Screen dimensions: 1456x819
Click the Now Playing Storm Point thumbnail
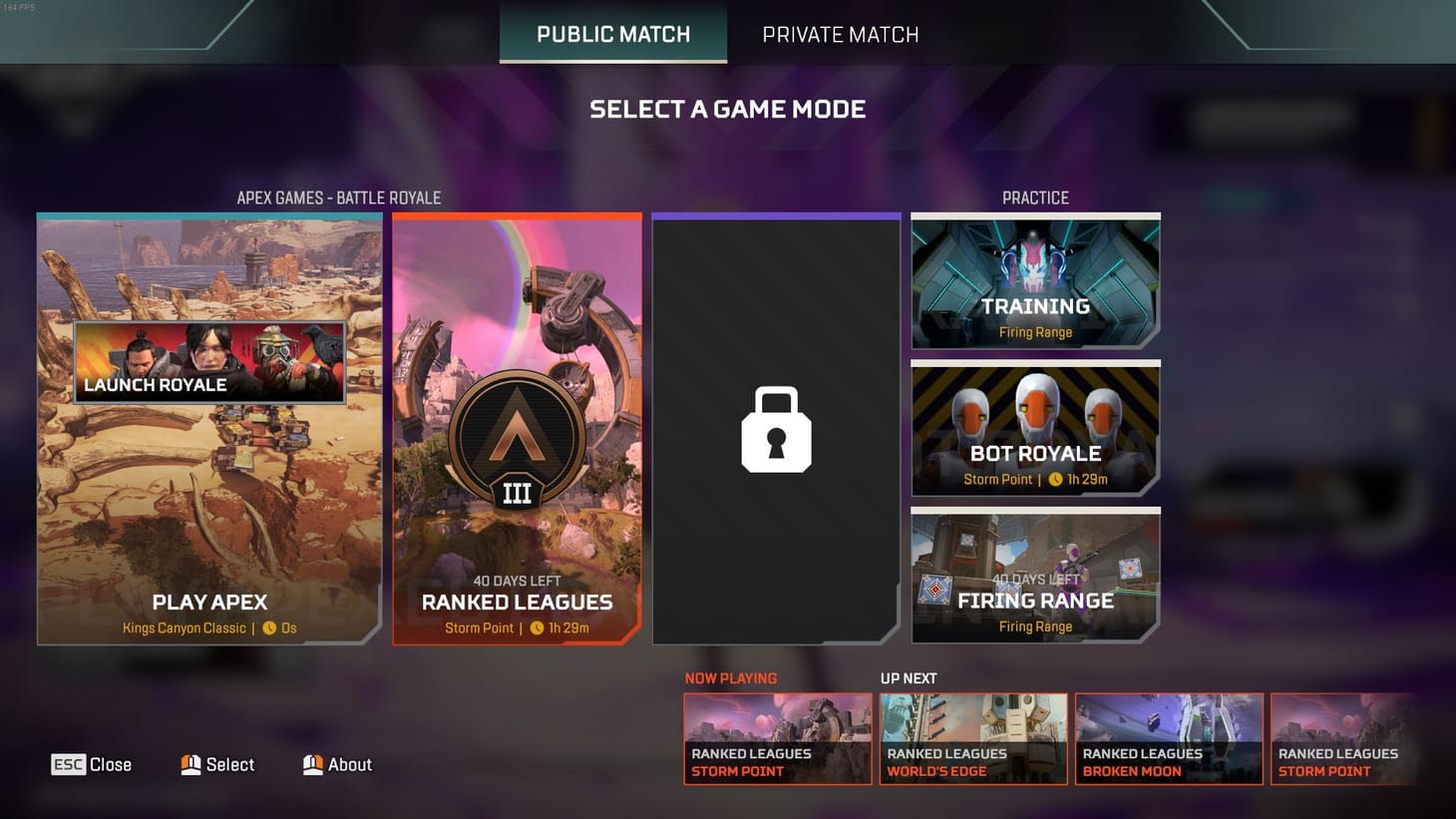pos(778,738)
